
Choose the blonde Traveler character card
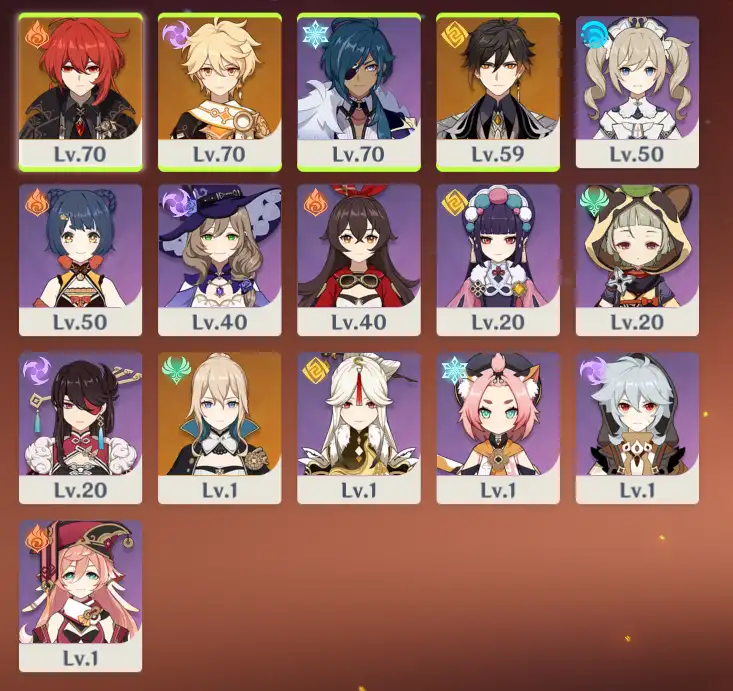pos(220,90)
